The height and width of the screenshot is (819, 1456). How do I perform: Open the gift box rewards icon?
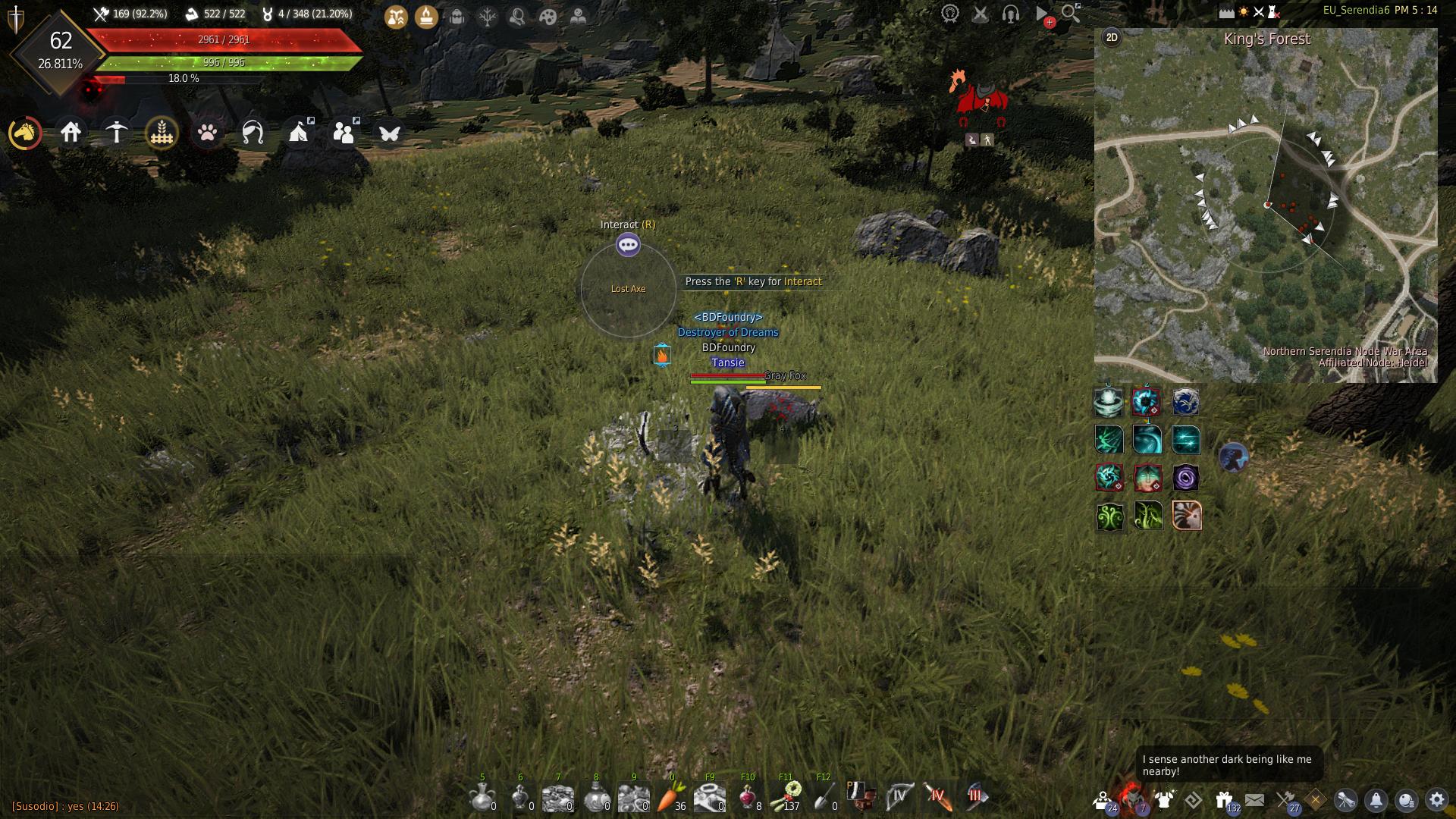point(1223,800)
